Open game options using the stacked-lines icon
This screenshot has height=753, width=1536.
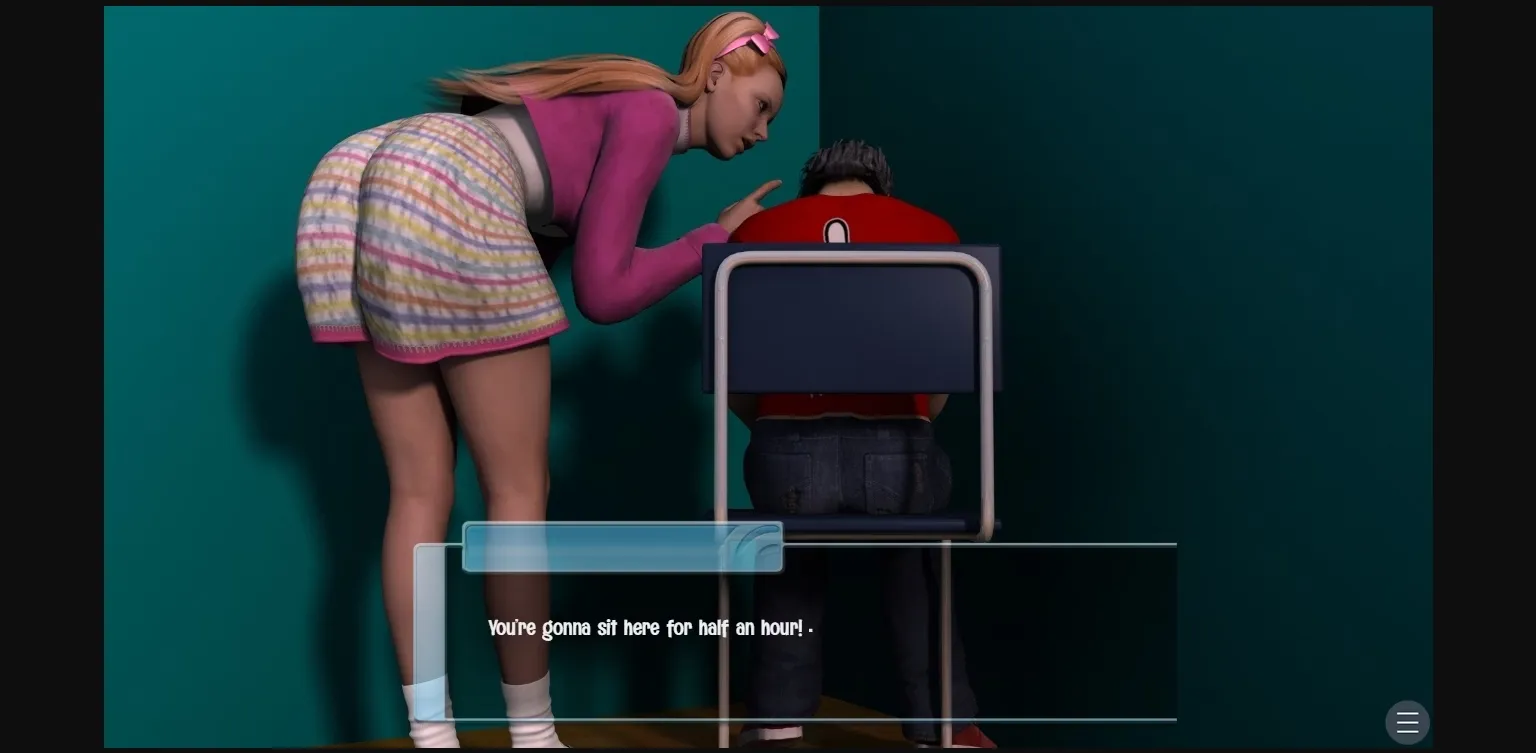[x=1407, y=722]
